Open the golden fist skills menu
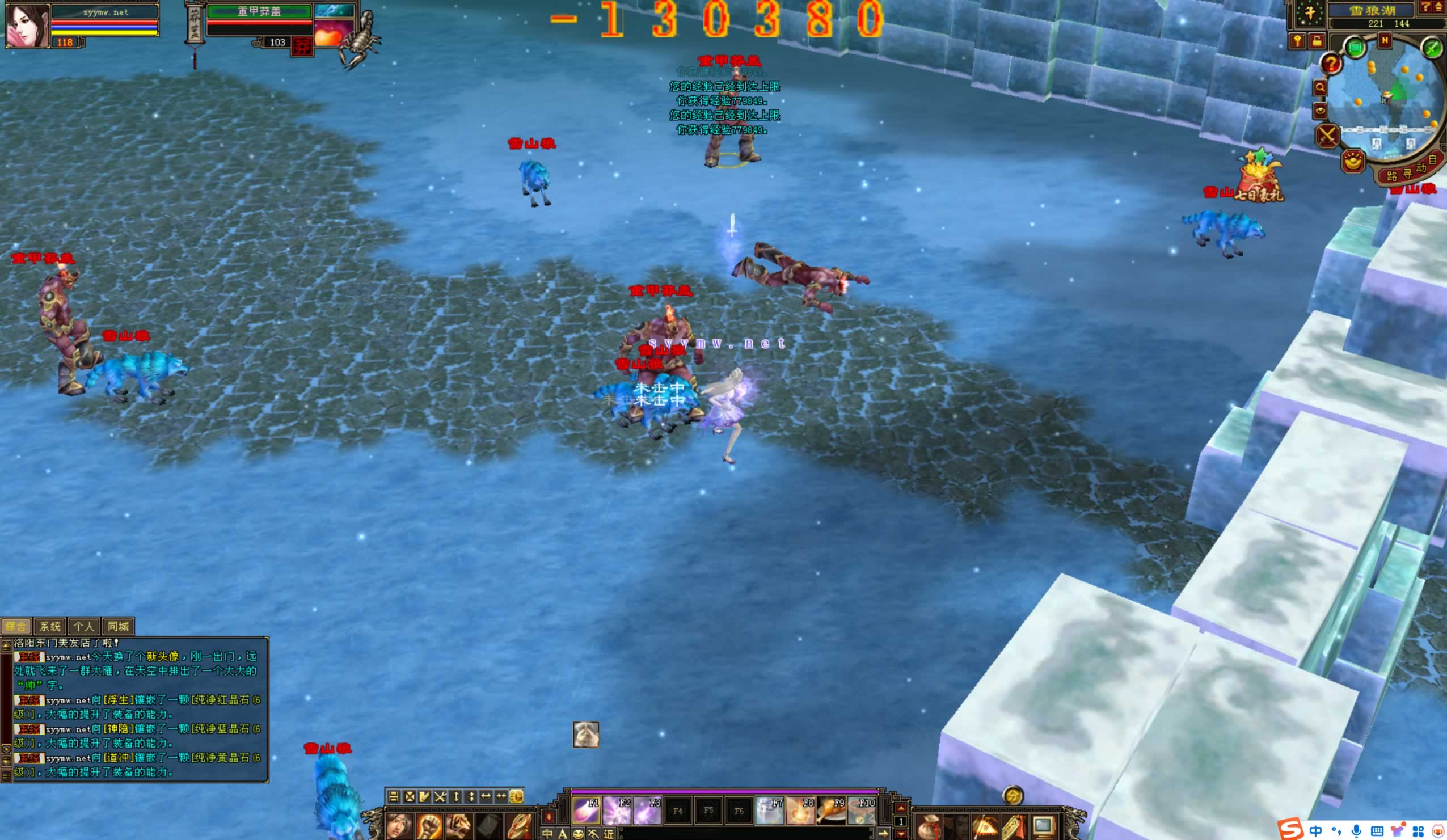 coord(428,827)
